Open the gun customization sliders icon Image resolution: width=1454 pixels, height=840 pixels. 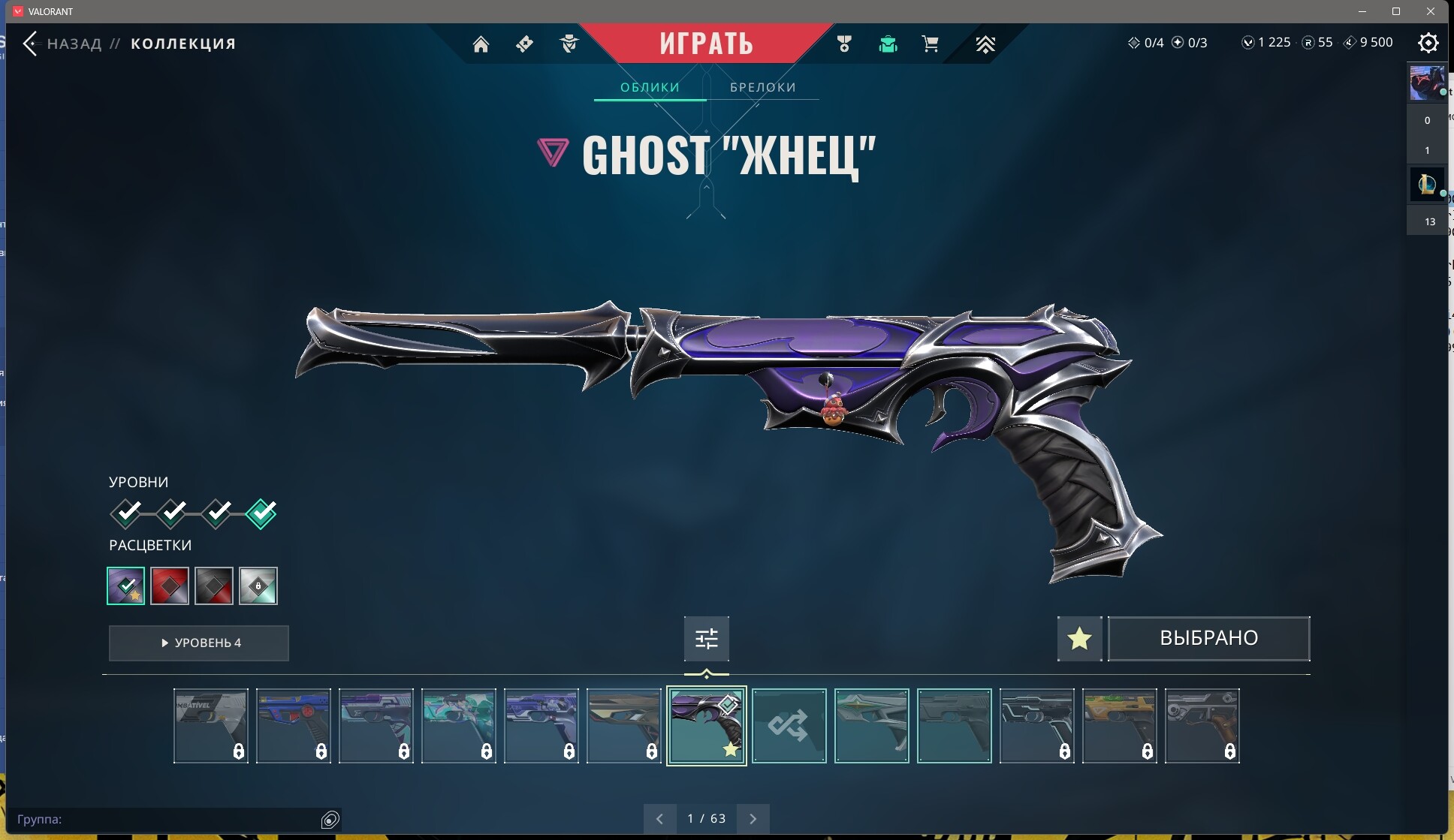click(x=706, y=638)
